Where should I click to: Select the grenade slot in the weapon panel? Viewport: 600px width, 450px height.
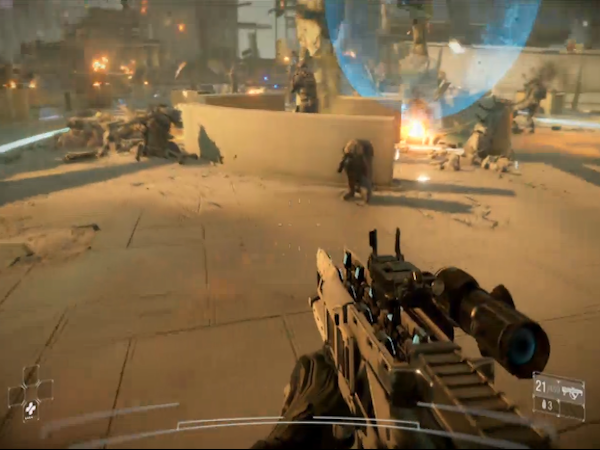pos(544,405)
